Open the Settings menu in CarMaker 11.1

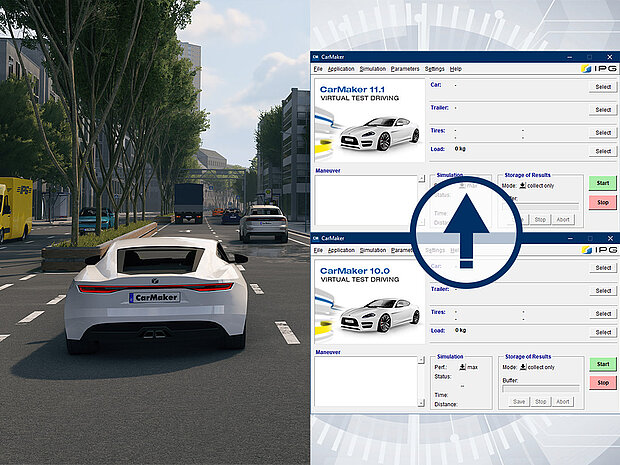tap(435, 69)
